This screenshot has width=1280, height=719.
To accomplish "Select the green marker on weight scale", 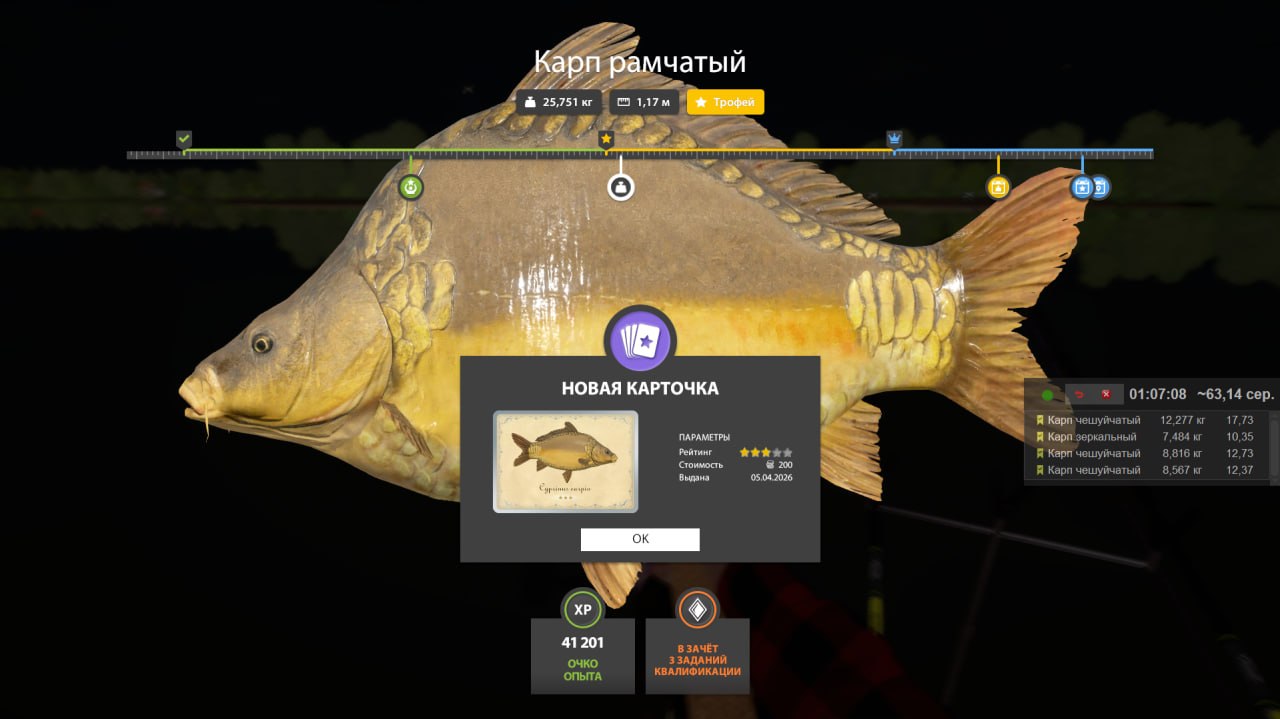I will tap(411, 187).
